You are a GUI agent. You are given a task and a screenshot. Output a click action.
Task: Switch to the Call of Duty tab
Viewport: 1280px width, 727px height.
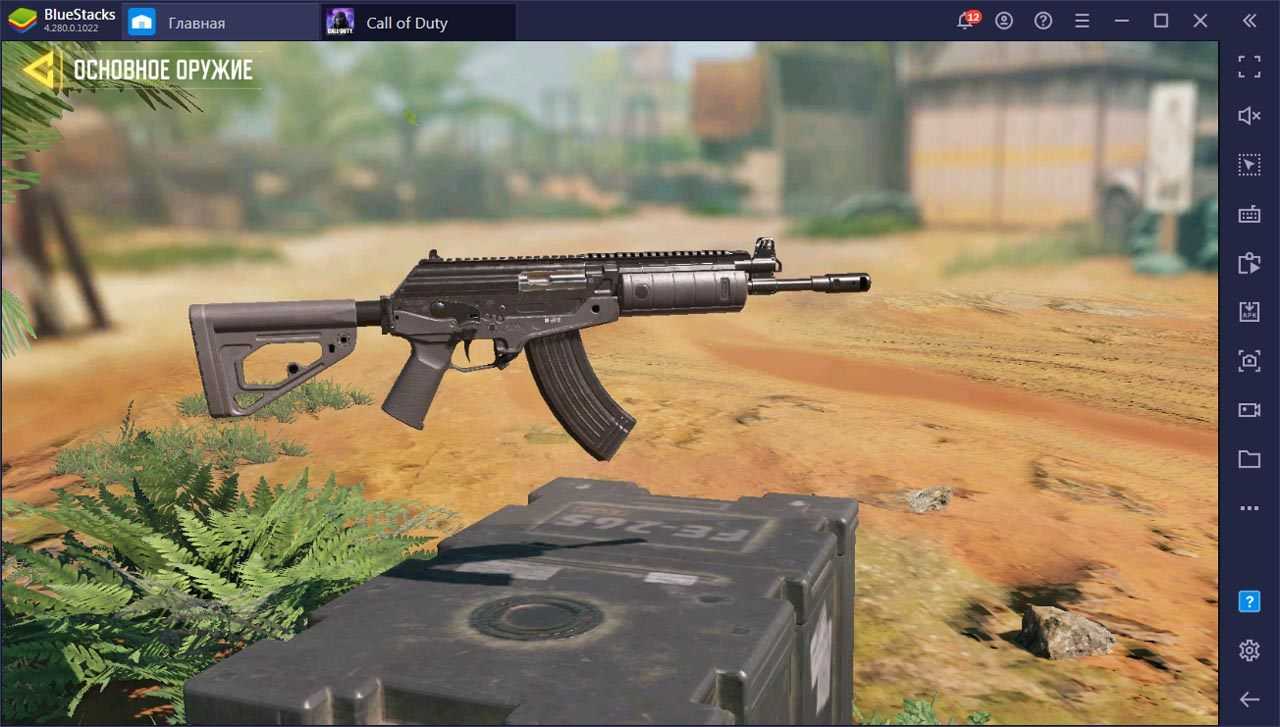pos(406,22)
